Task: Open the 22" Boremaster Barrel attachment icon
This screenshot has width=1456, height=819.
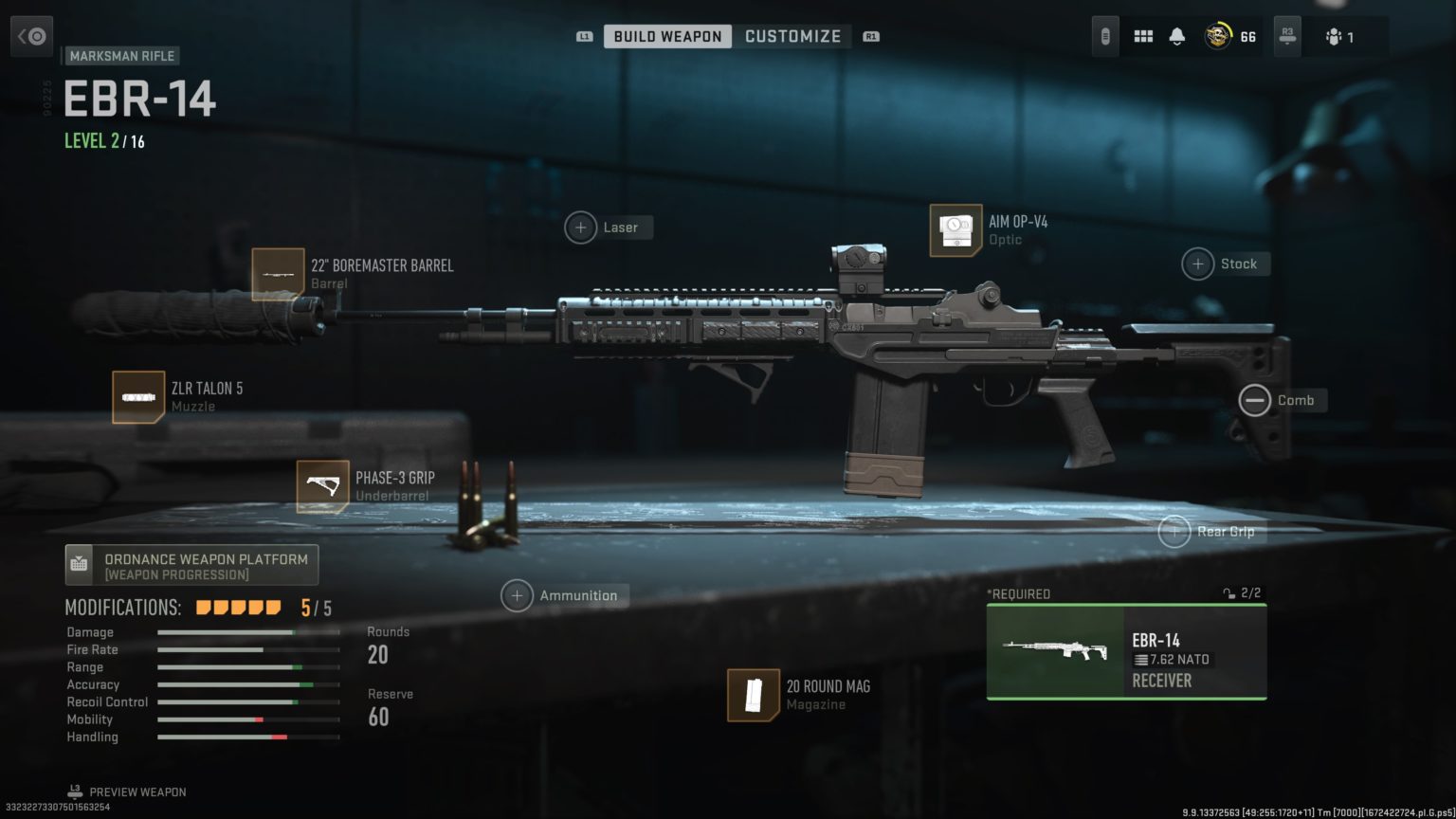Action: tap(277, 274)
